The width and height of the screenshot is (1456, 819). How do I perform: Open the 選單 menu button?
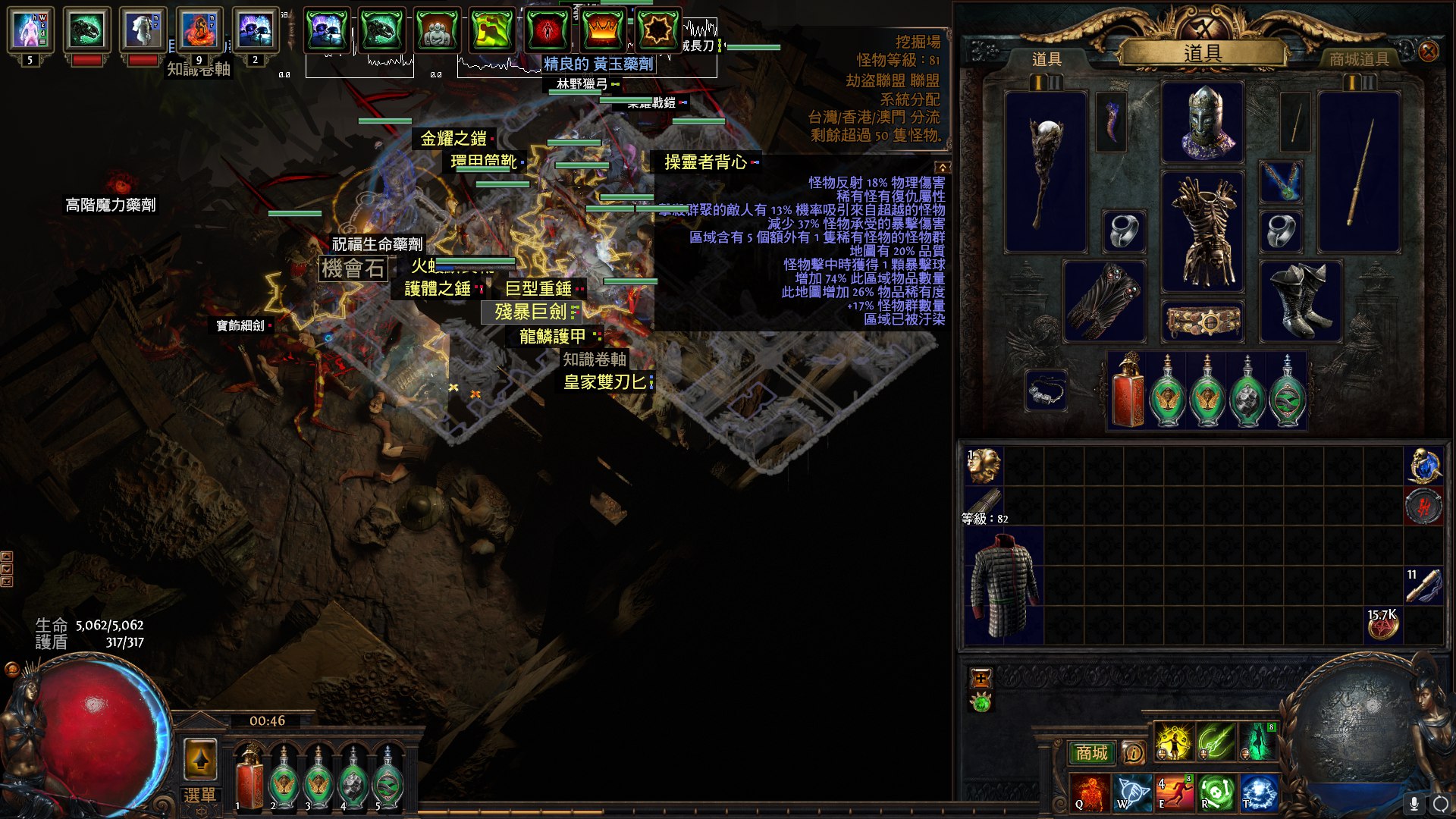point(199,795)
